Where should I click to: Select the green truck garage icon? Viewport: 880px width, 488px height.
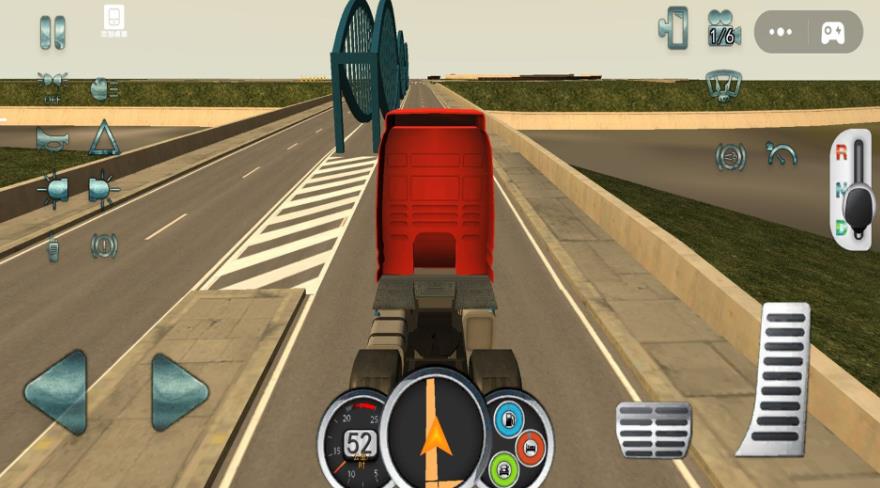click(504, 468)
